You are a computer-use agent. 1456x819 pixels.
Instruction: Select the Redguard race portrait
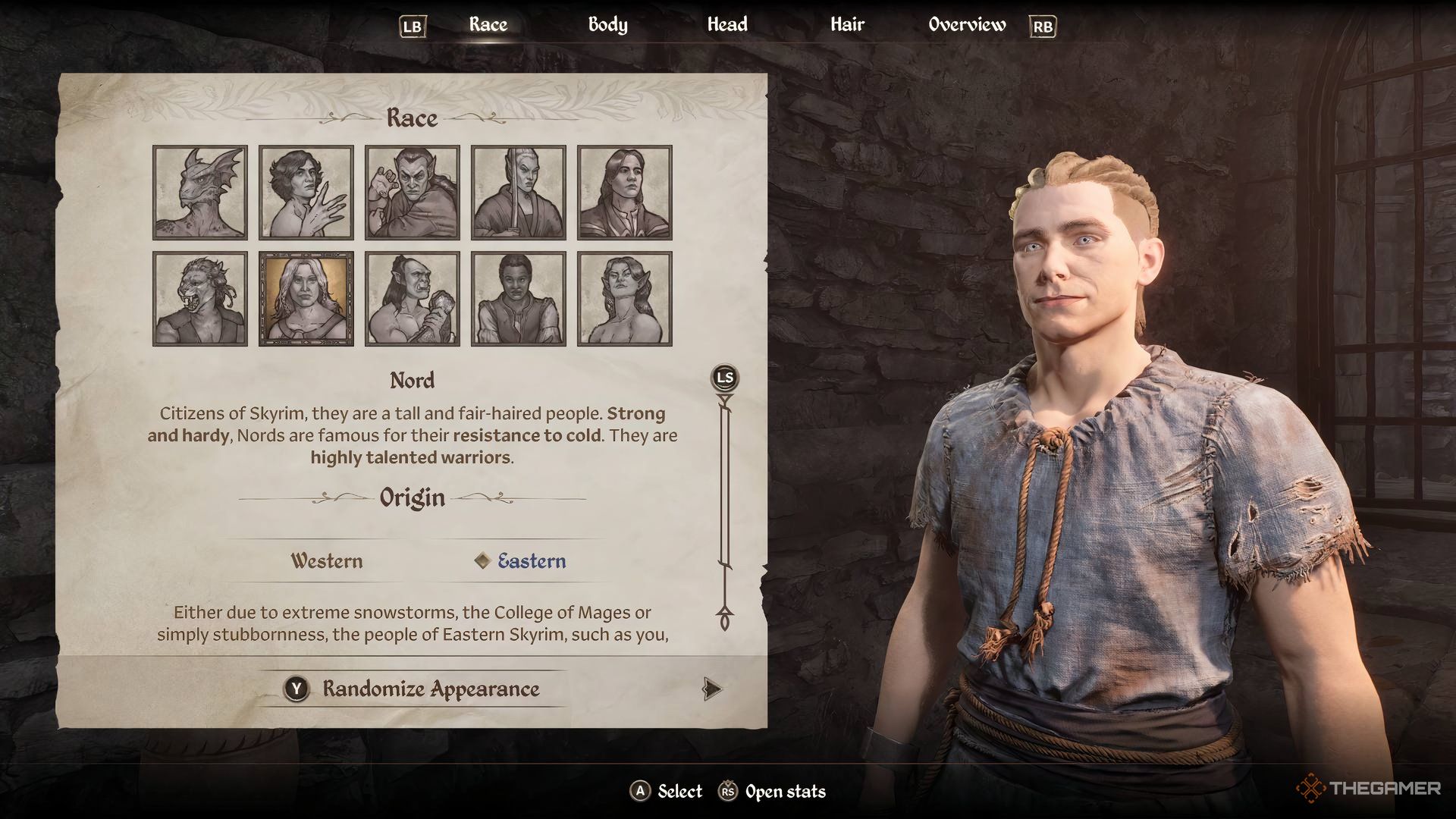519,297
